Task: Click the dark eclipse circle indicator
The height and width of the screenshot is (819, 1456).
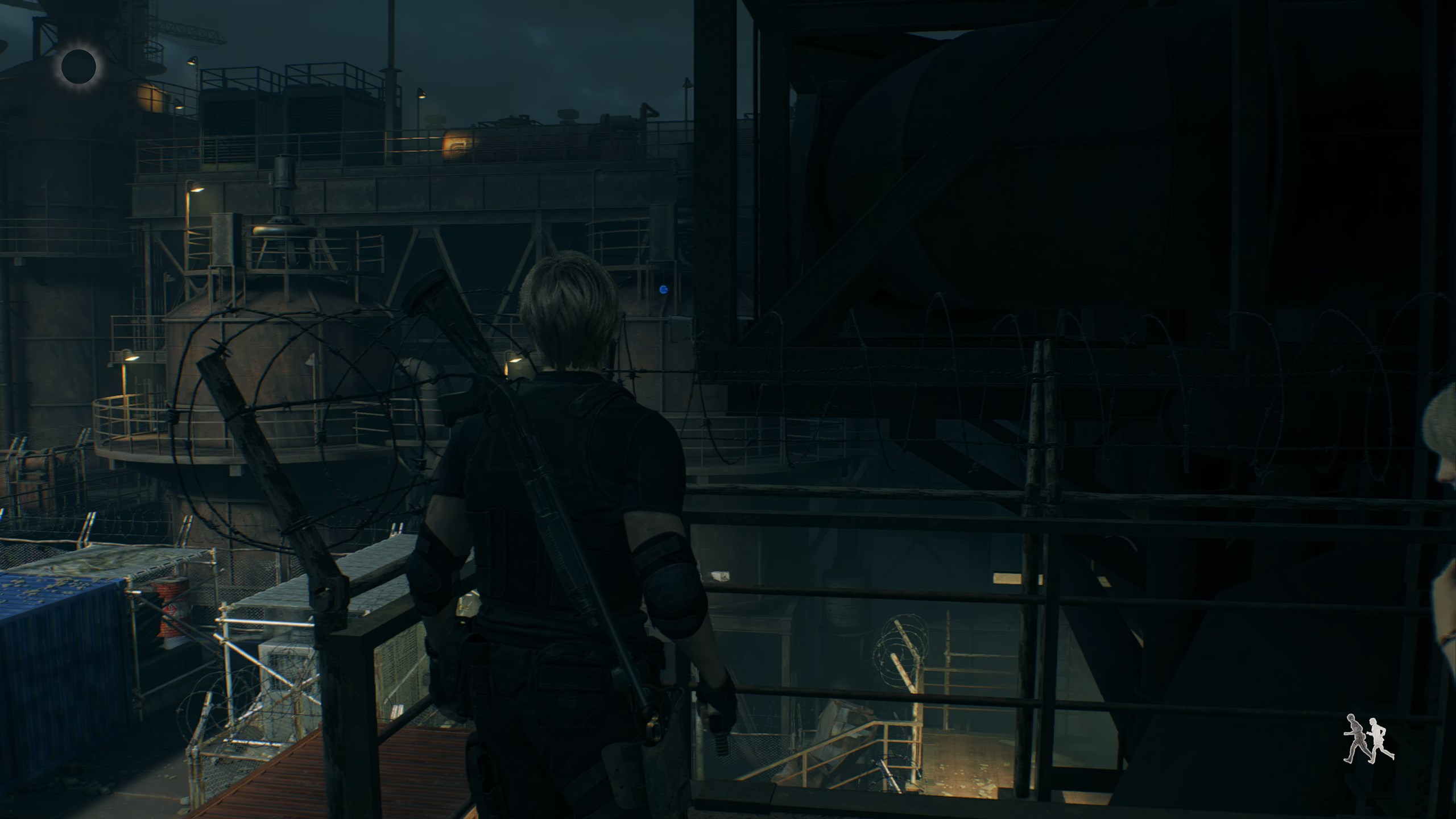Action: 78,66
